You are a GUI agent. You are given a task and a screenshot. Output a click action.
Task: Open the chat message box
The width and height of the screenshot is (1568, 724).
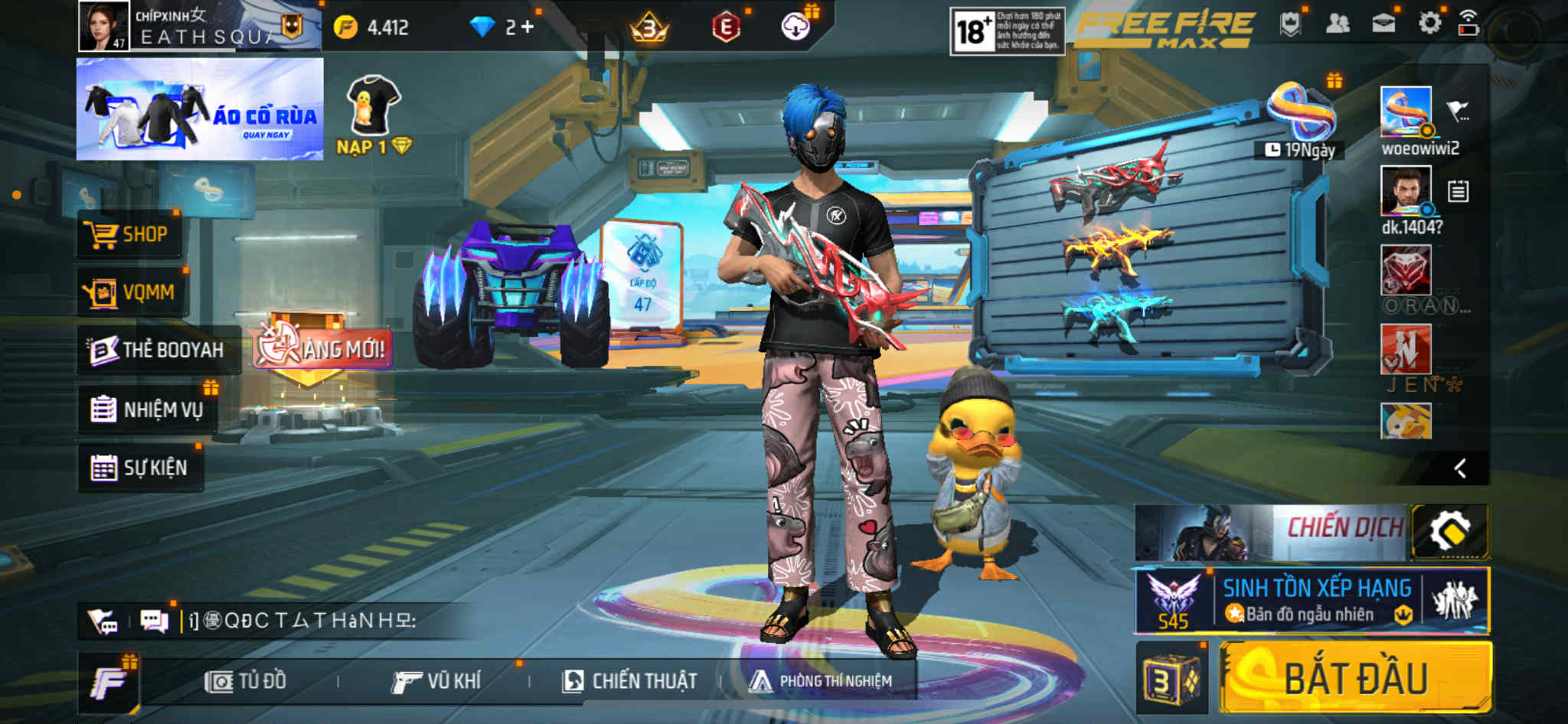[299, 621]
